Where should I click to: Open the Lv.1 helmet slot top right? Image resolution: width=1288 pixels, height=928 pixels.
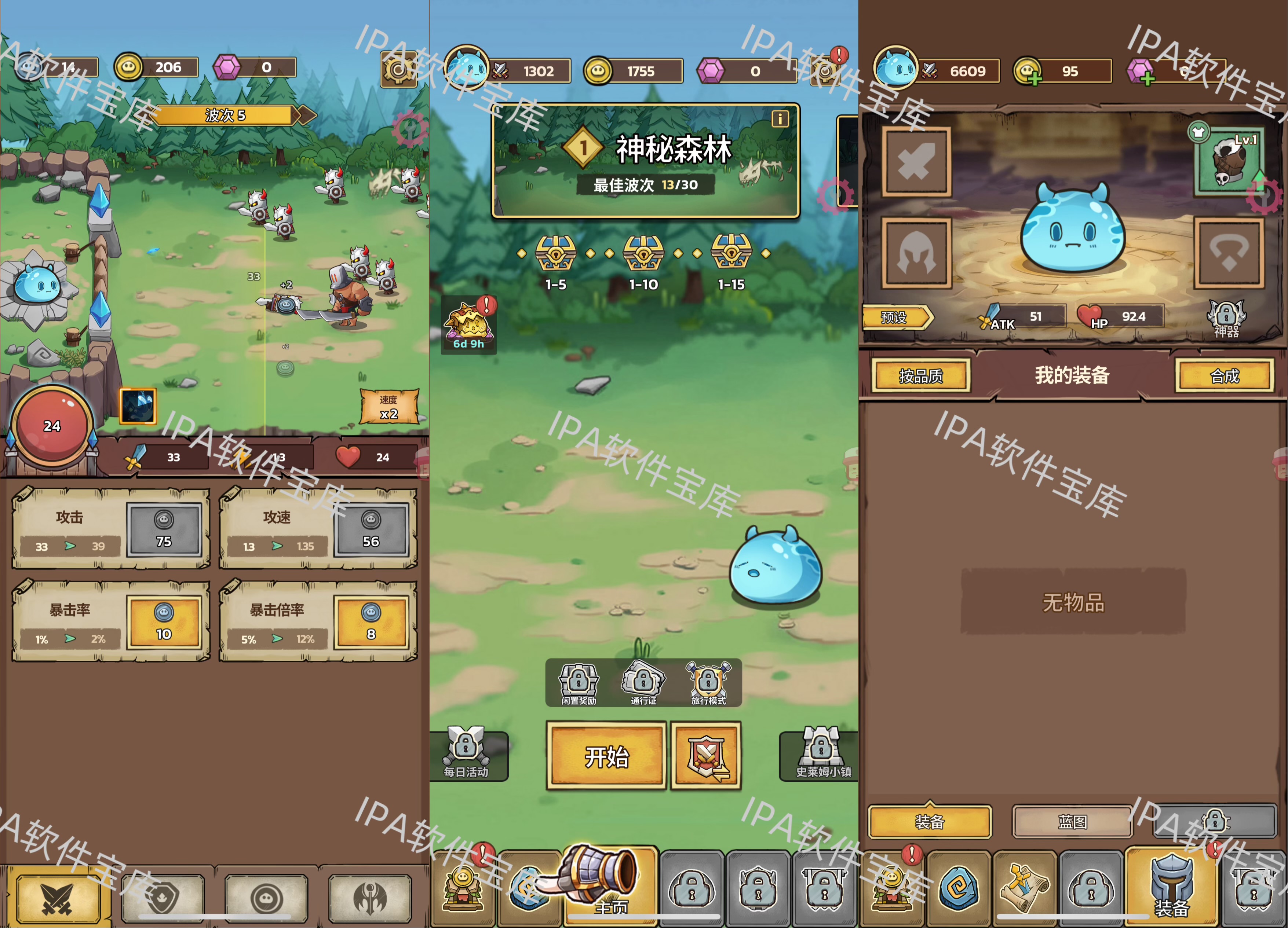(1230, 162)
